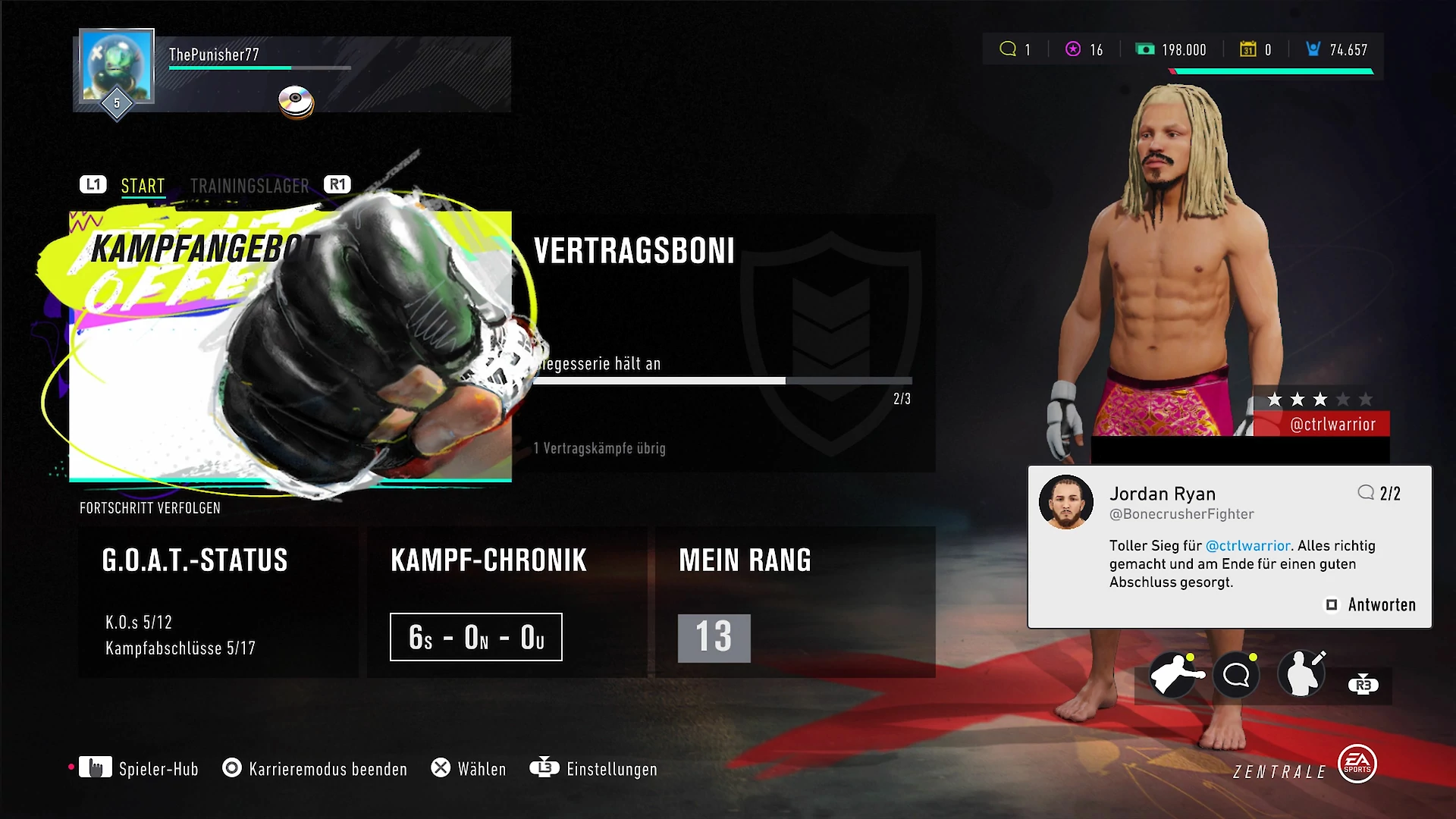This screenshot has height=819, width=1456.
Task: Show the Mein Rang ranking tile
Action: 795,601
